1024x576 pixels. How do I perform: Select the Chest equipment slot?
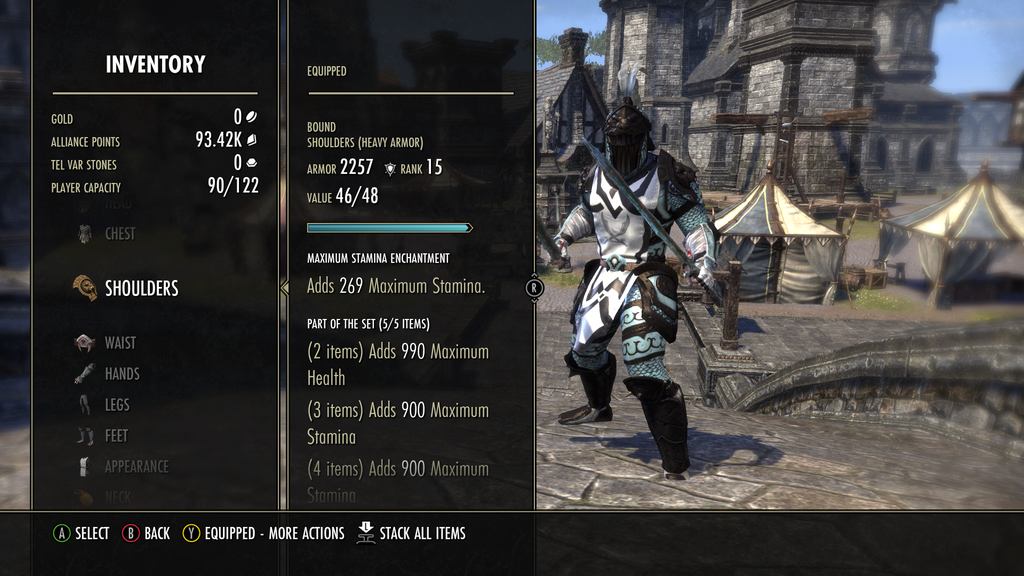coord(119,234)
